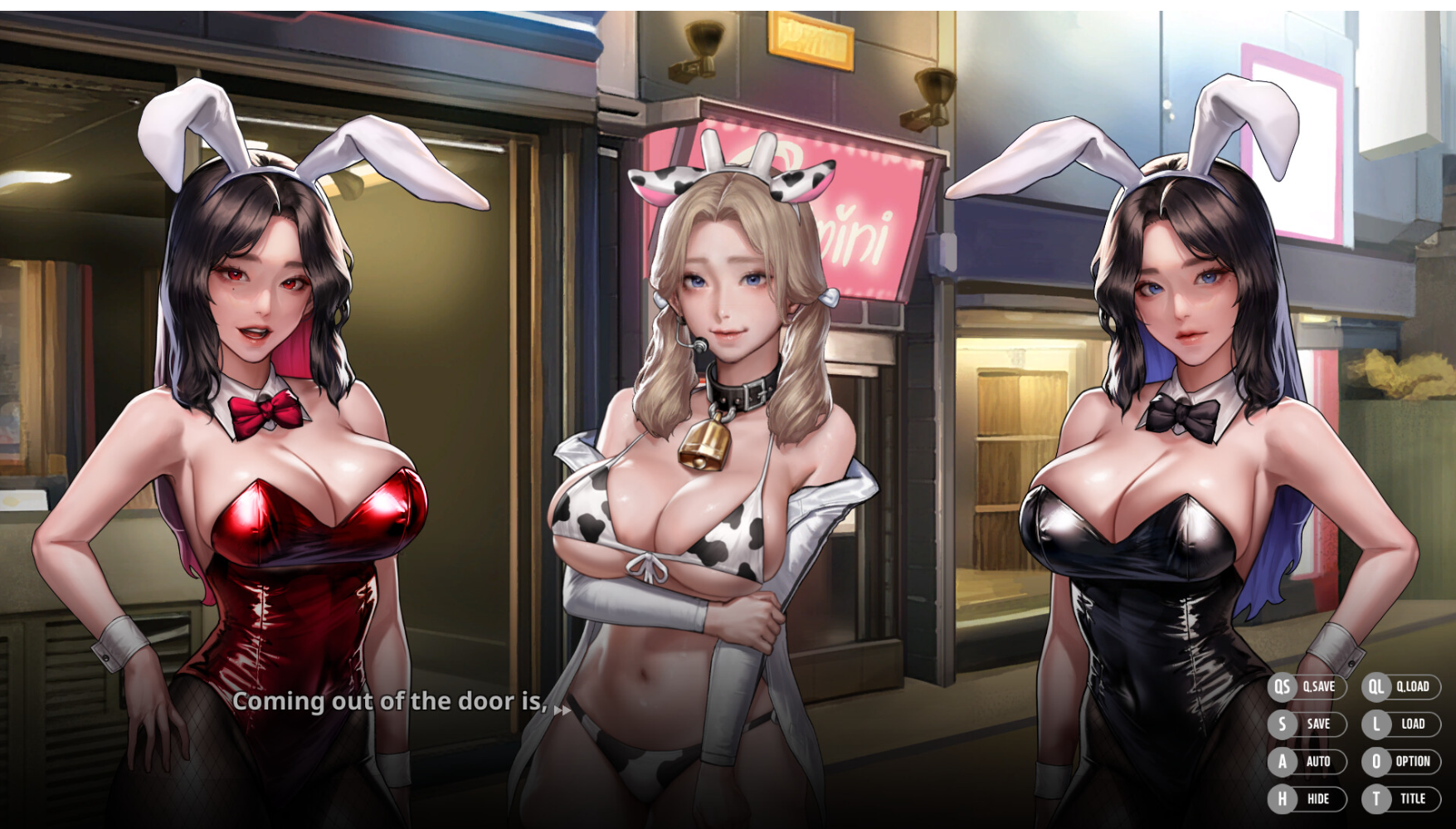Select the L load icon
Screen dimensions: 1456x829
coord(1376,724)
